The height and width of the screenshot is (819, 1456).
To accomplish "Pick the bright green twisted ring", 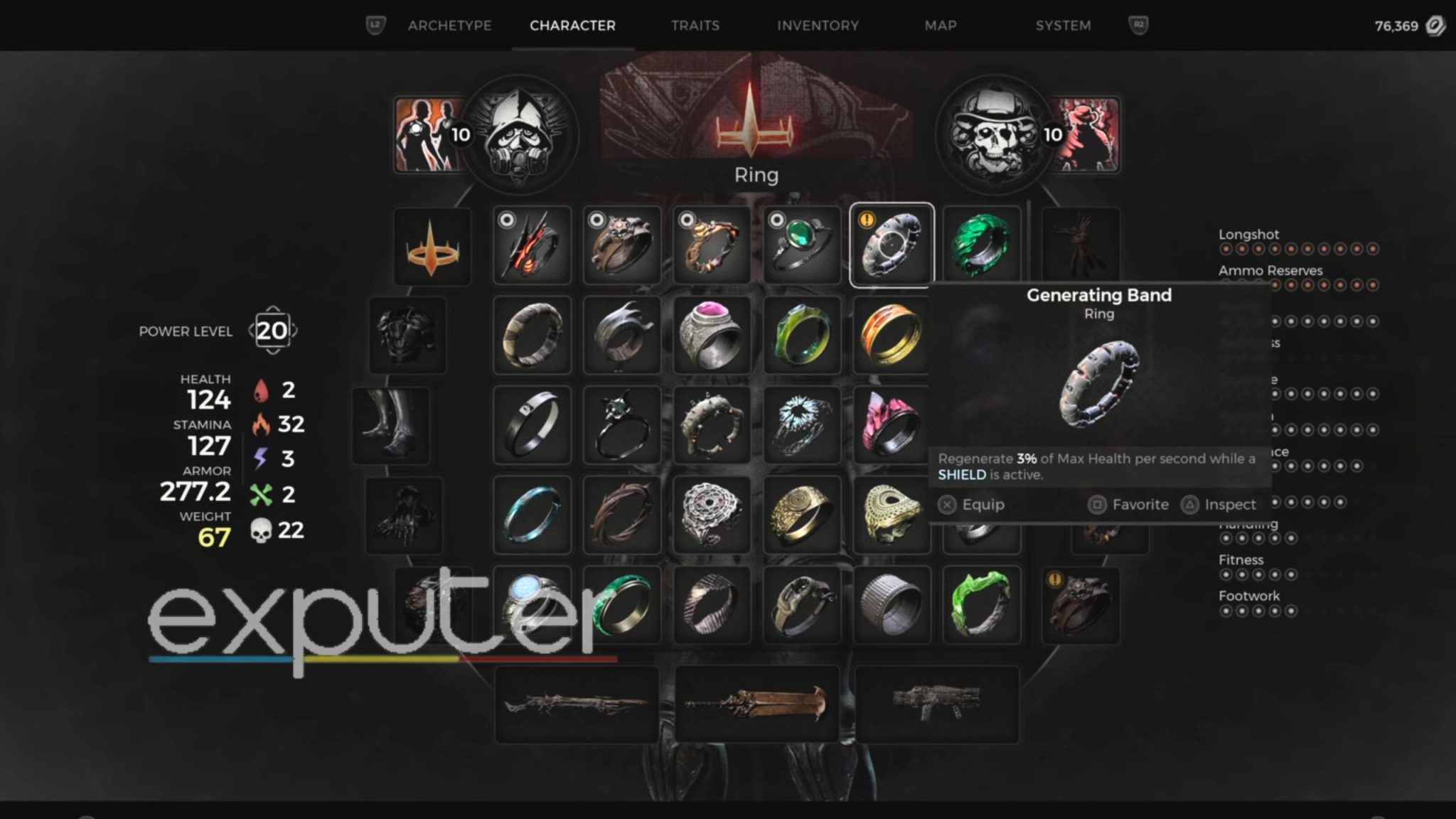I will [981, 604].
